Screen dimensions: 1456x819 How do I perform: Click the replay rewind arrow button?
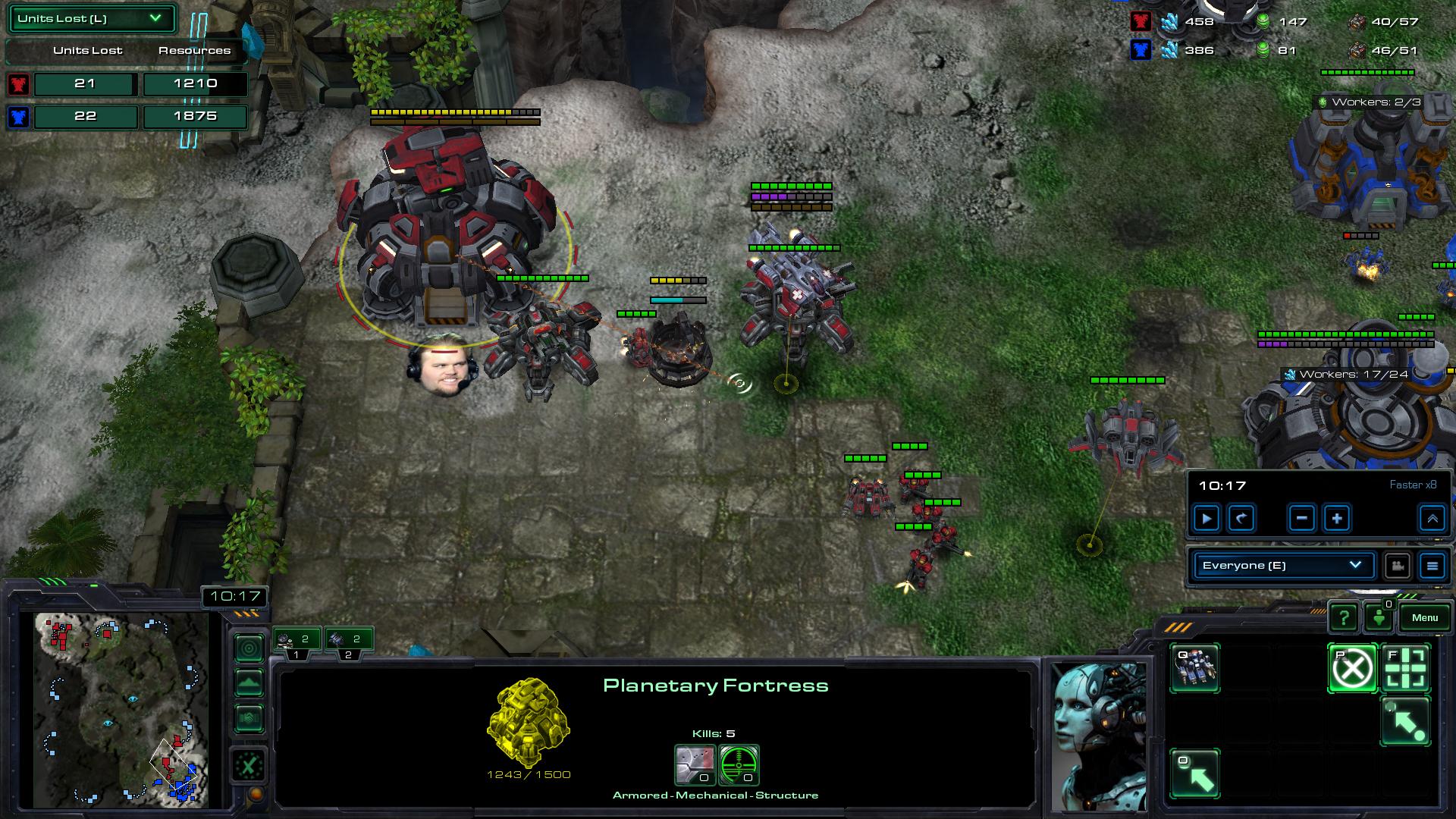[1241, 519]
